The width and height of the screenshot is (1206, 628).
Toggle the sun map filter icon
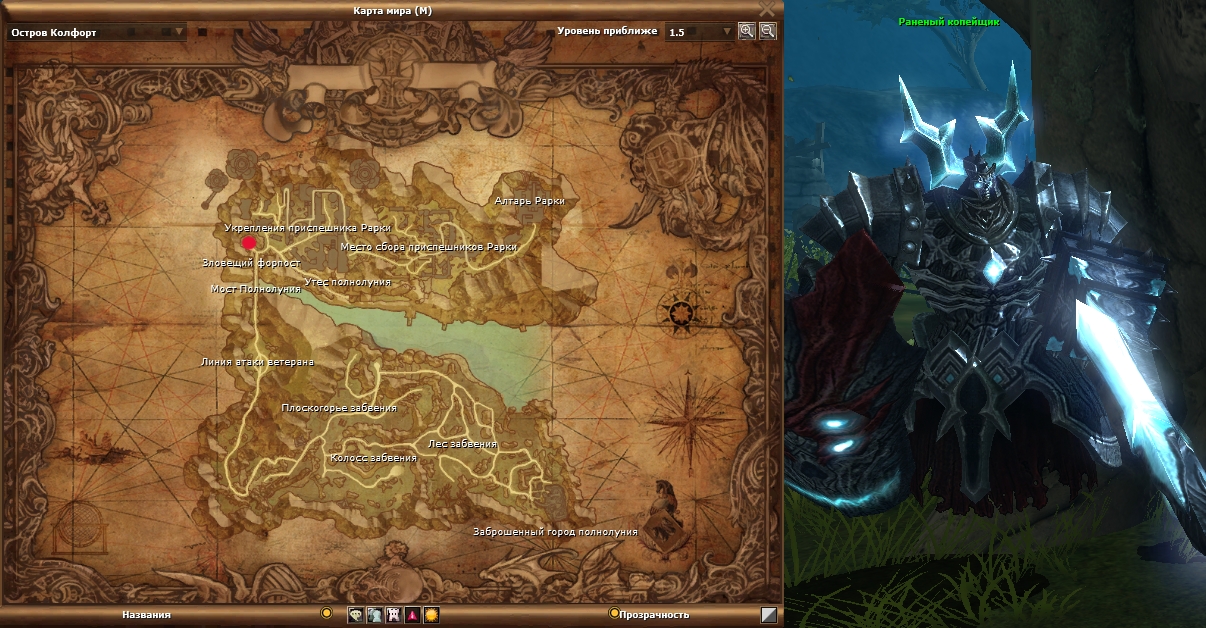[431, 615]
